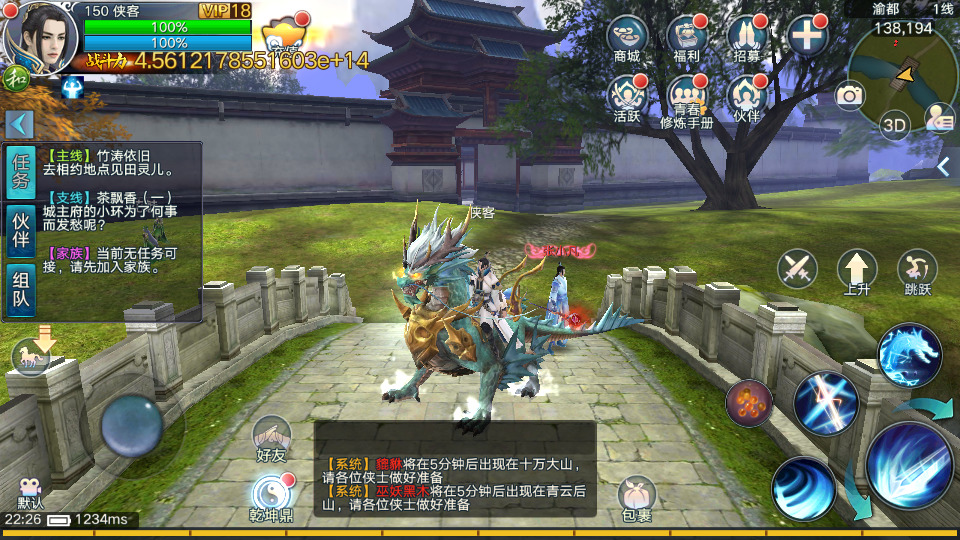Screen dimensions: 960x540
Task: Open the 福利 welfare chest menu
Action: click(x=686, y=38)
